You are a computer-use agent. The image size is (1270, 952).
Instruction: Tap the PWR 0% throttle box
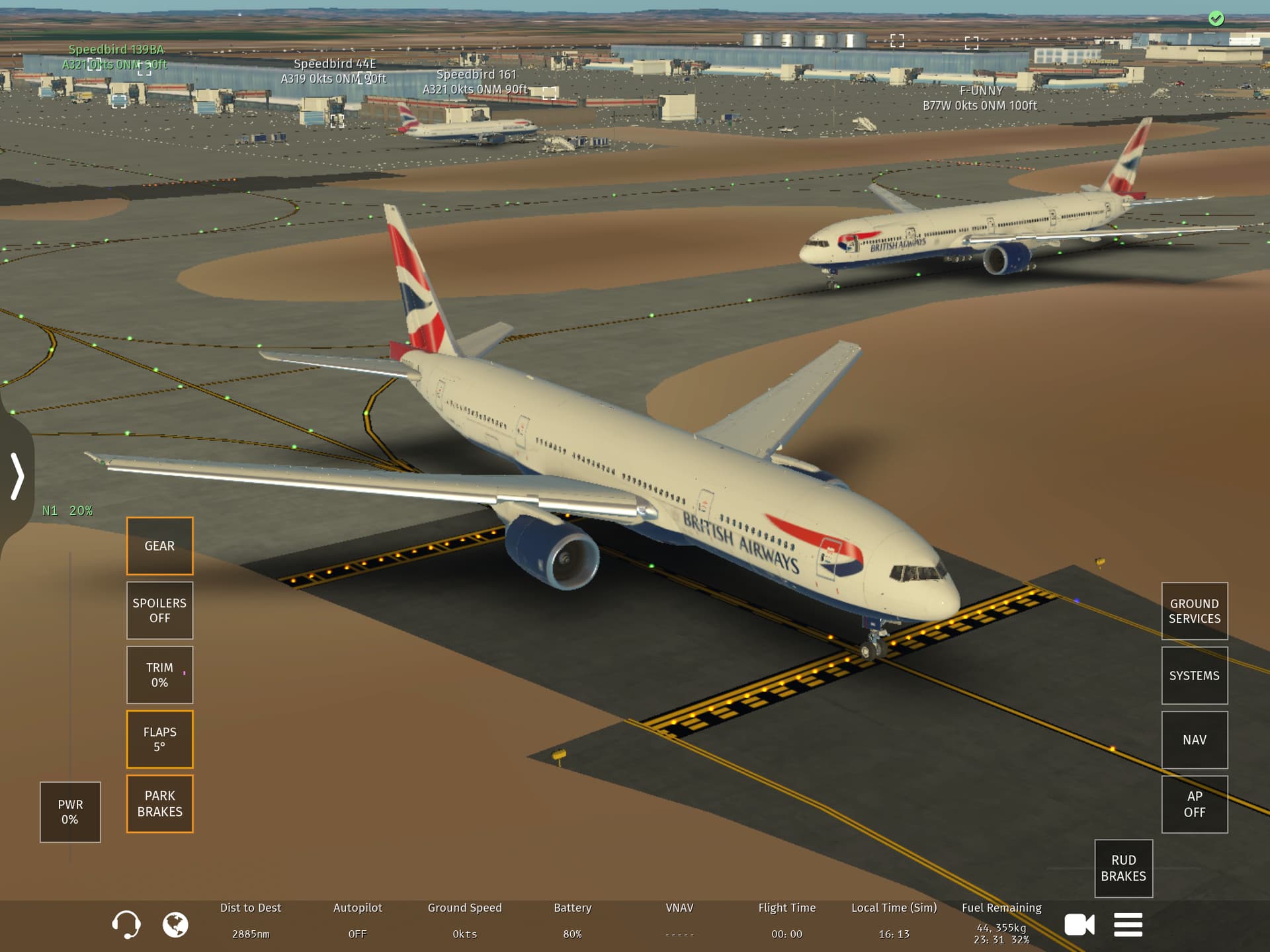tap(70, 812)
